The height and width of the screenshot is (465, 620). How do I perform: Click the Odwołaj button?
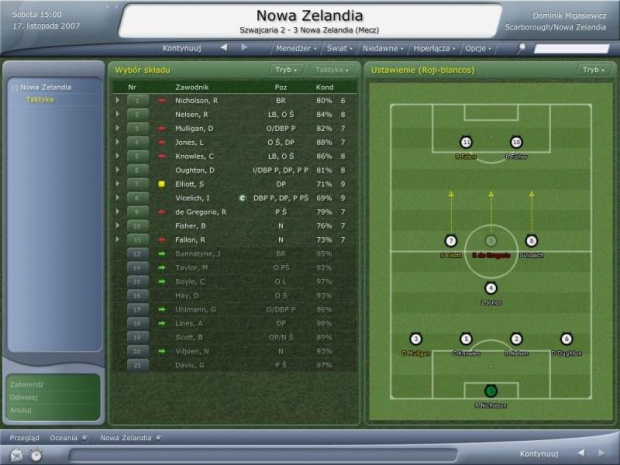tap(23, 396)
